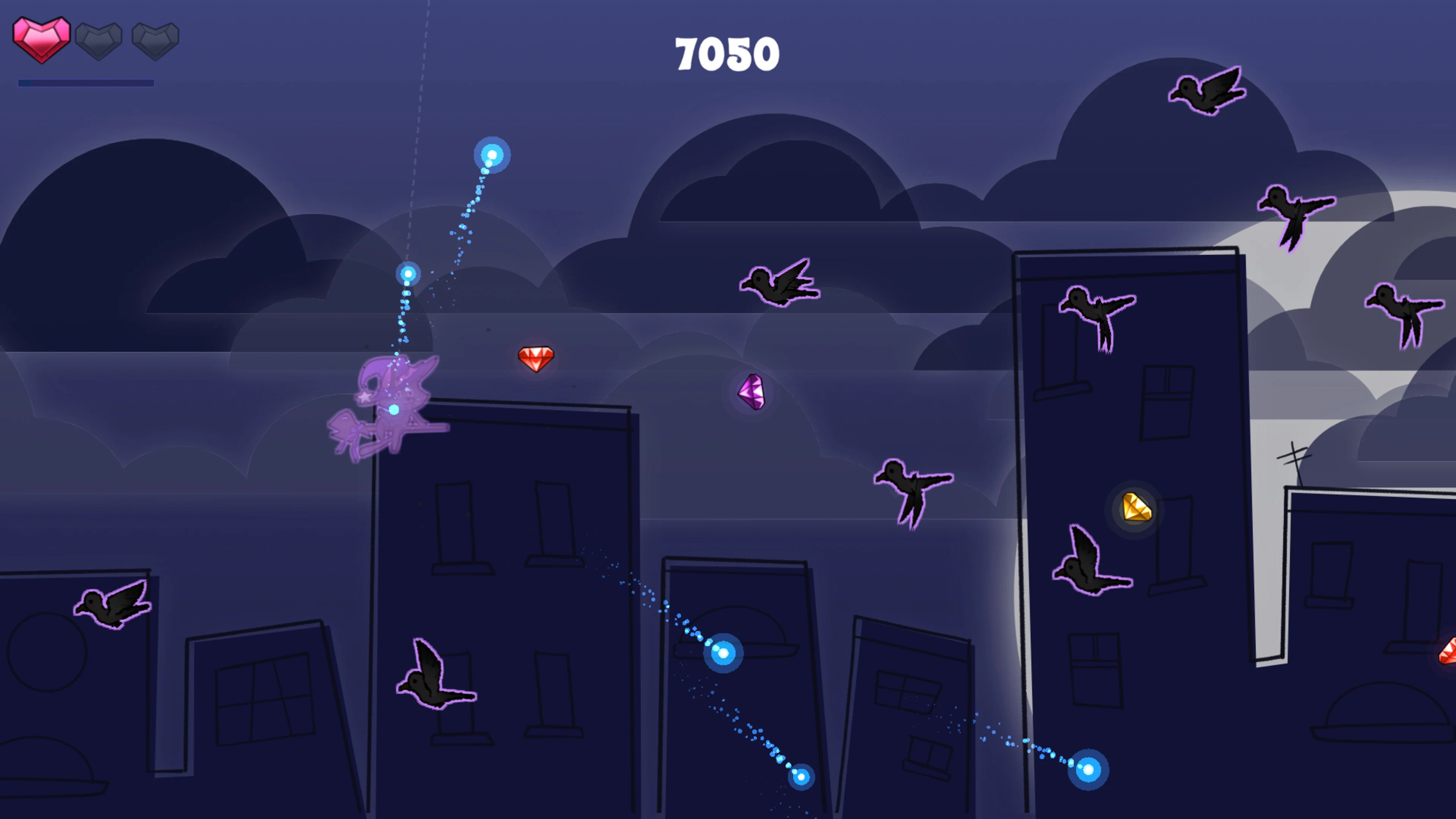
Task: Click the bird in the top right corner
Action: [x=1207, y=91]
